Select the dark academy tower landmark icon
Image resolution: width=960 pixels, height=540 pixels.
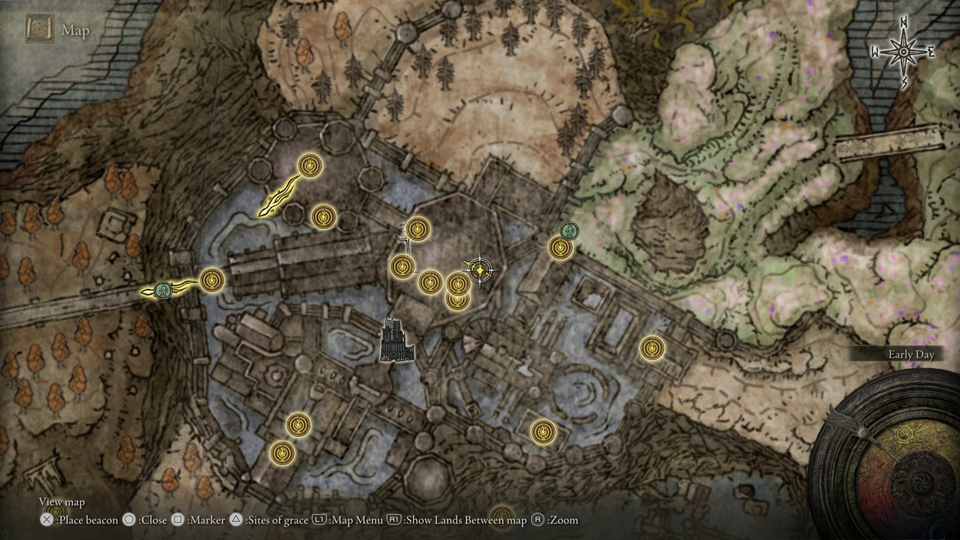[398, 341]
